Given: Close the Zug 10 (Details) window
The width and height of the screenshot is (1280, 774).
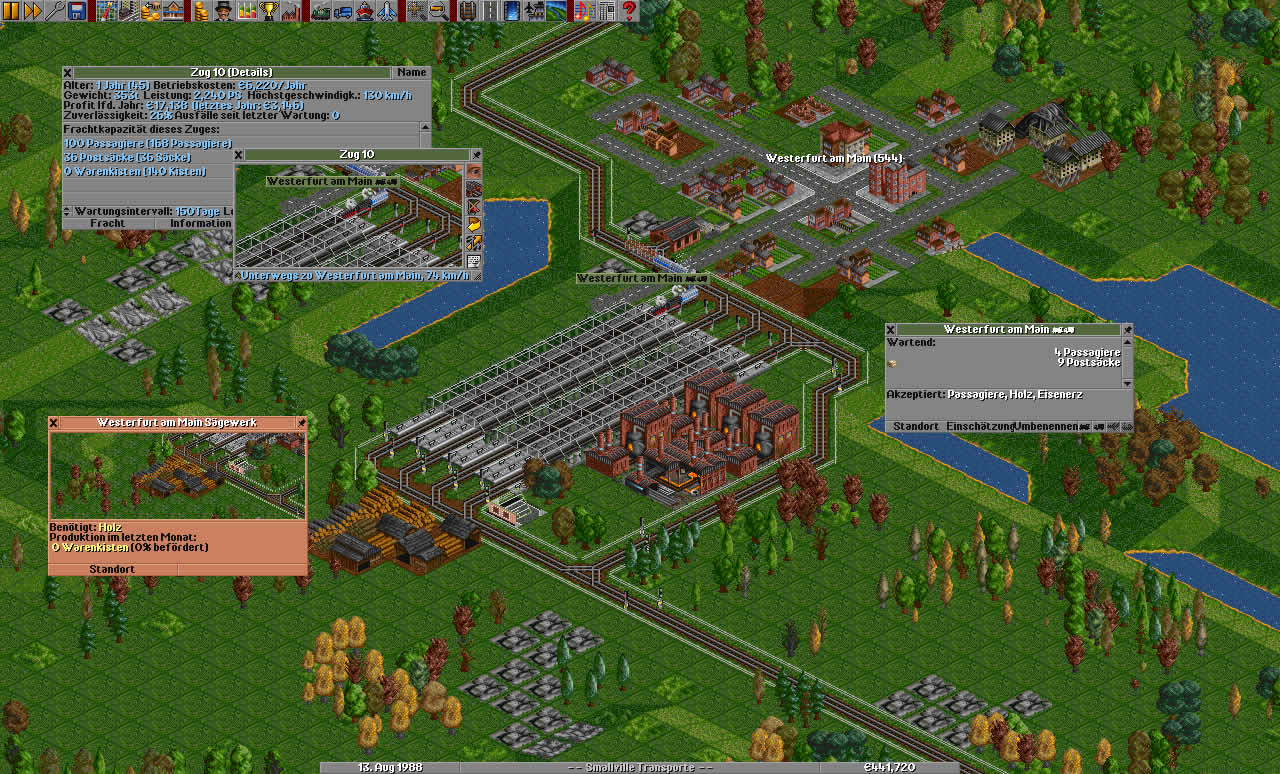Looking at the screenshot, I should point(68,72).
